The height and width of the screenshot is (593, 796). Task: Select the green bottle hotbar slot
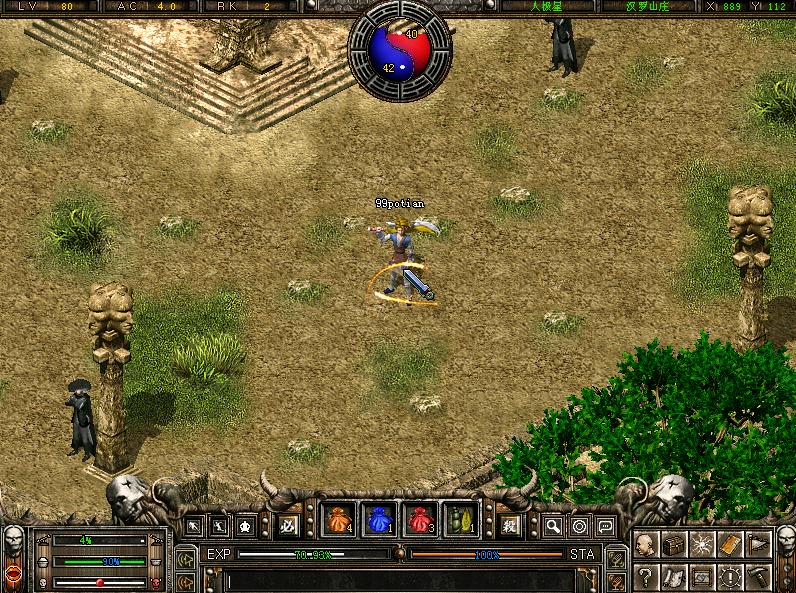[458, 521]
